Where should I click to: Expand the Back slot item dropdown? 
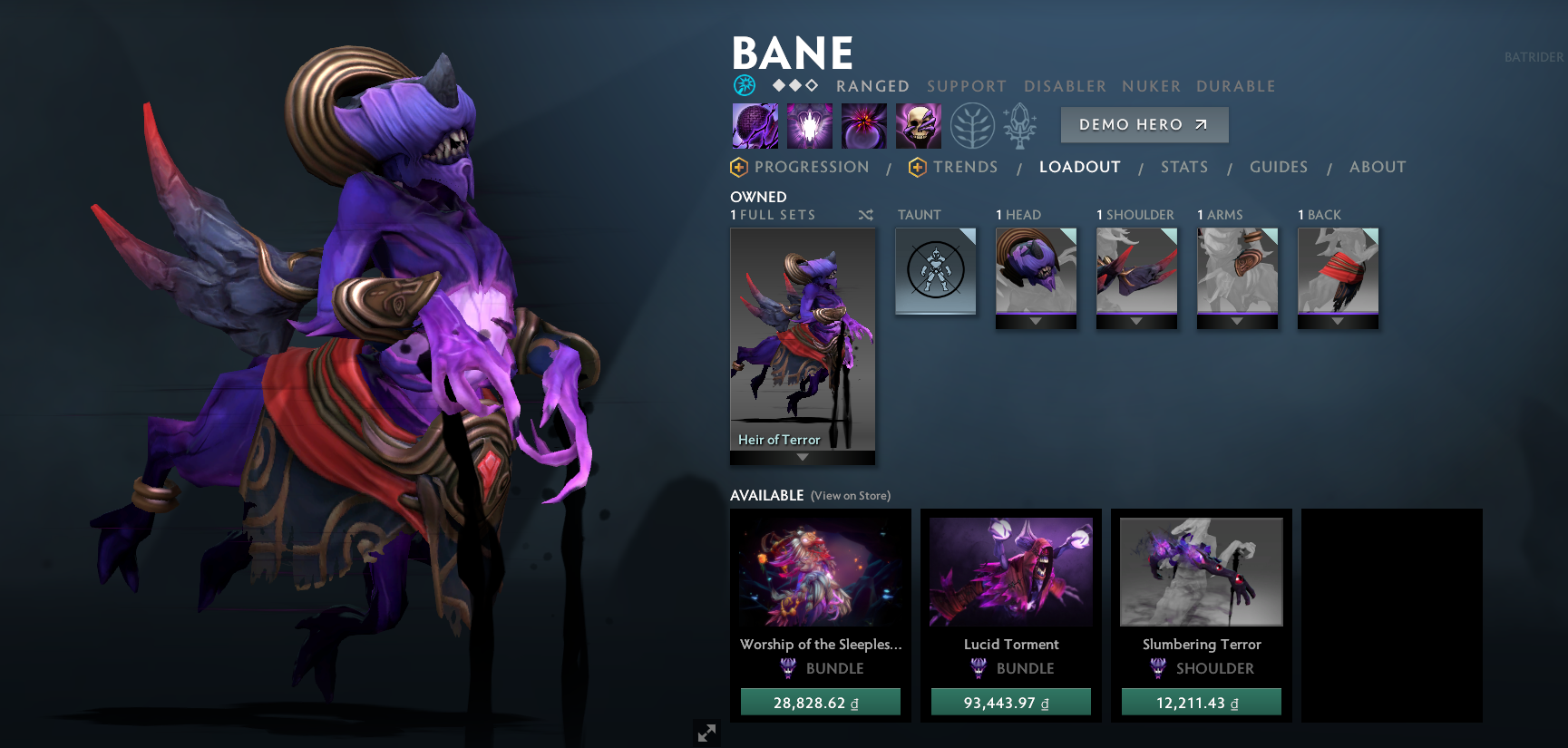1338,320
